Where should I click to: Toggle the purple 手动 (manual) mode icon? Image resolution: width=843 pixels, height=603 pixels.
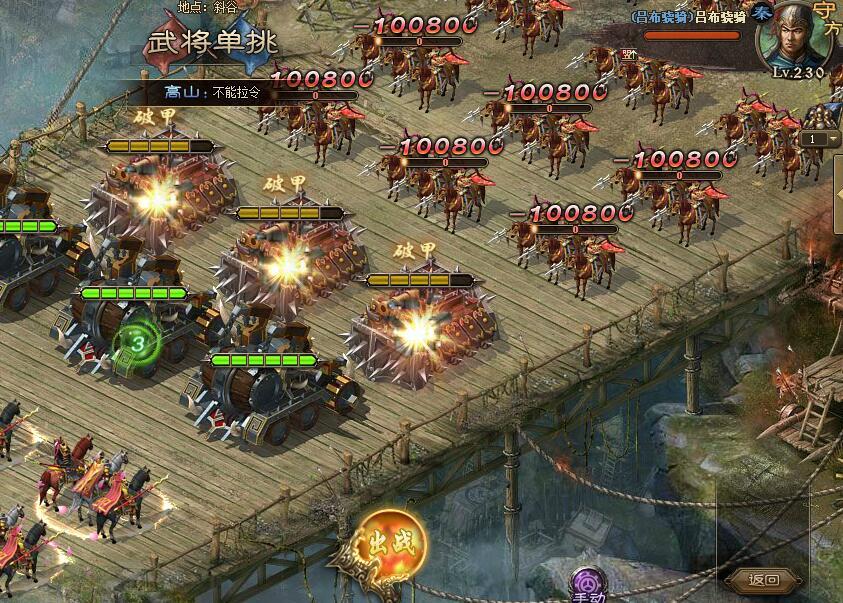(586, 585)
